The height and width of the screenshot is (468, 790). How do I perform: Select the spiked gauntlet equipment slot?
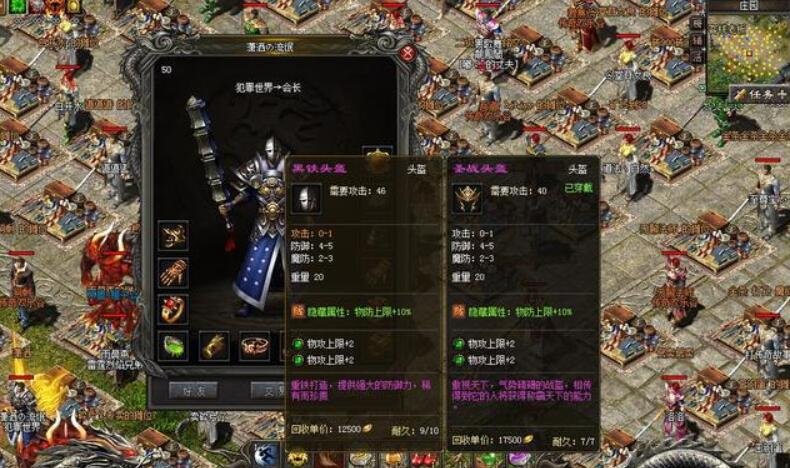coord(173,272)
